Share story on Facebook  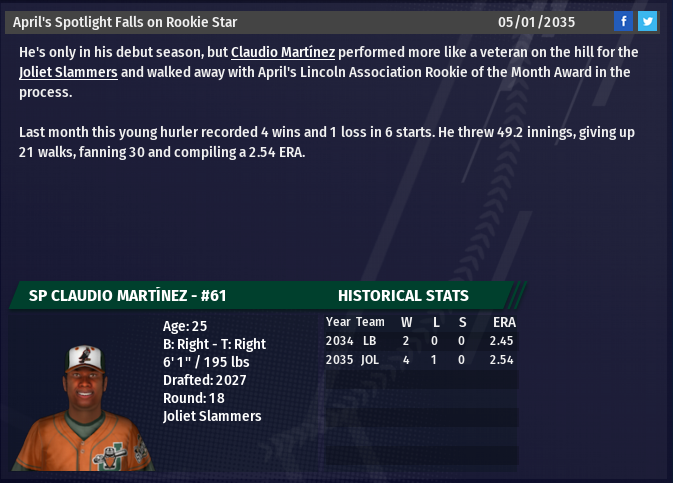[623, 21]
